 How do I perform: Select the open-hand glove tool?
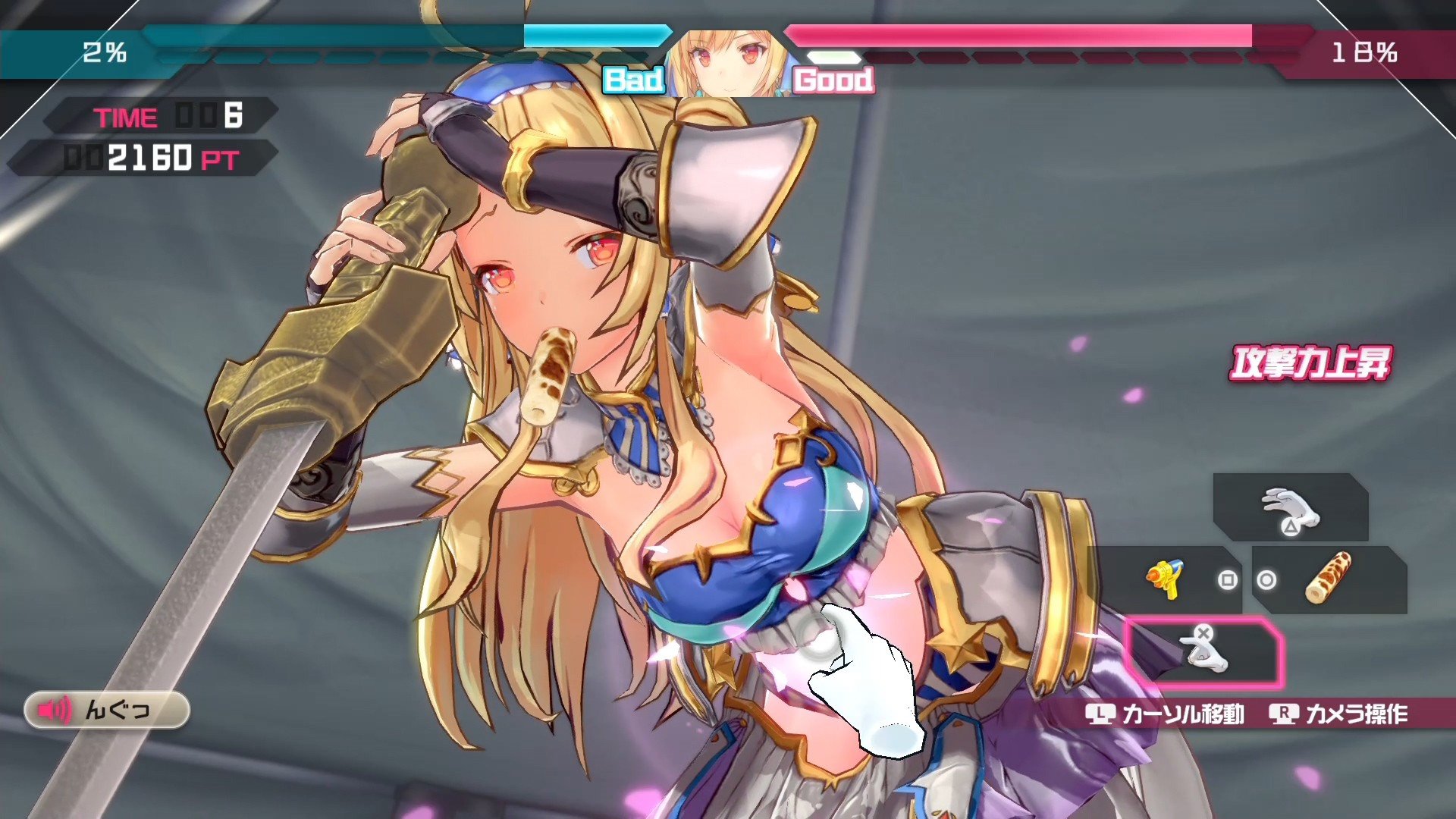(x=1290, y=508)
